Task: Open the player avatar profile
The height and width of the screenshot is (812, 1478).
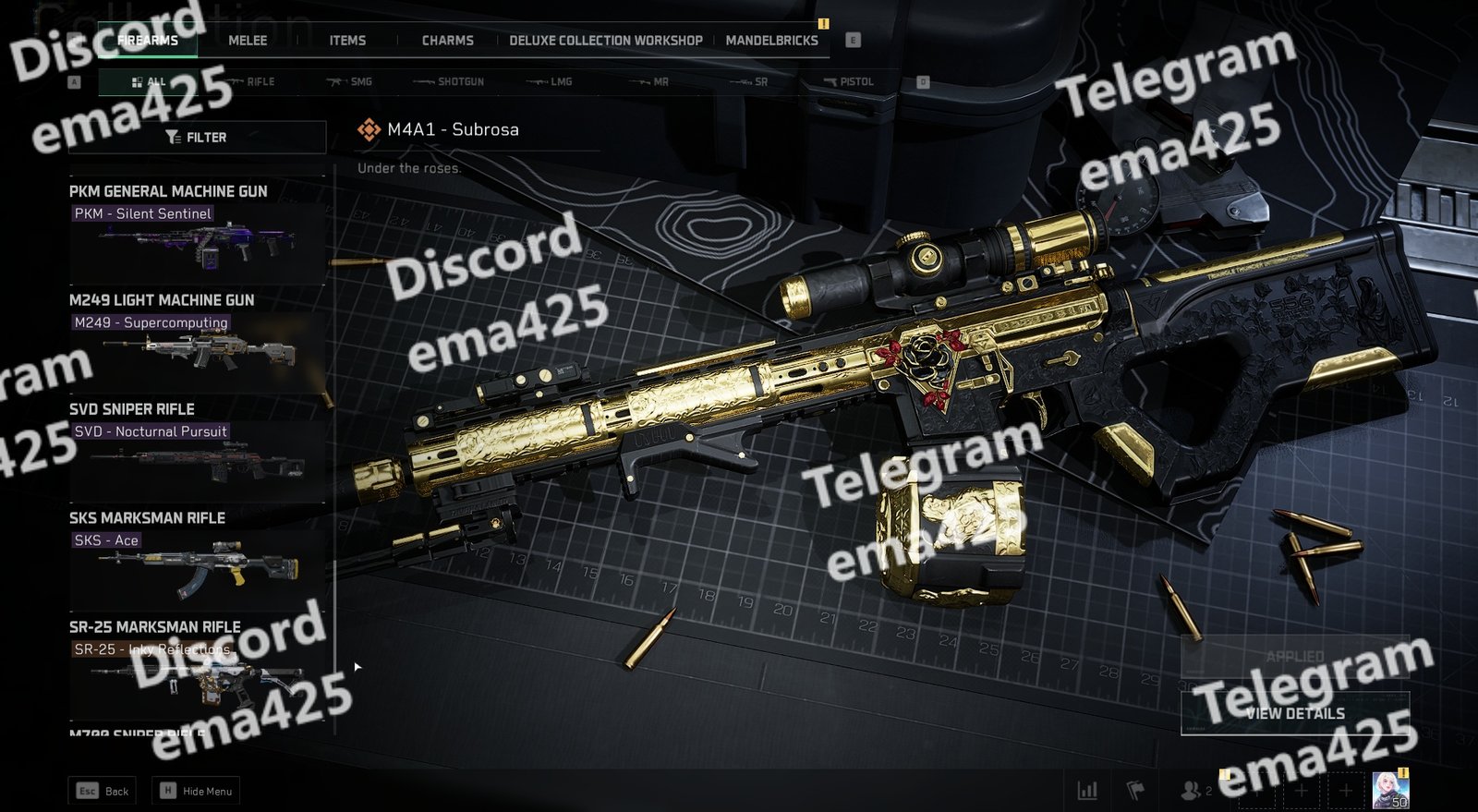Action: coord(1389,790)
